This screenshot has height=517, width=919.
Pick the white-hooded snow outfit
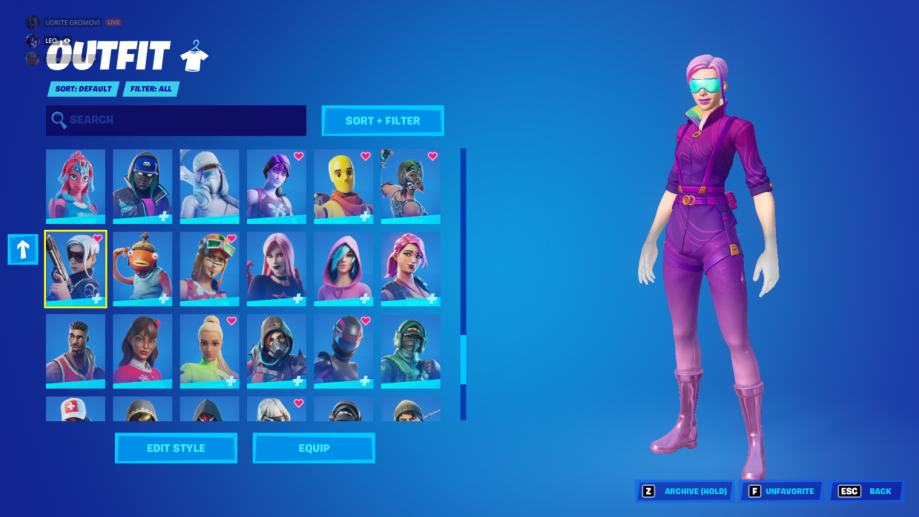click(x=209, y=185)
